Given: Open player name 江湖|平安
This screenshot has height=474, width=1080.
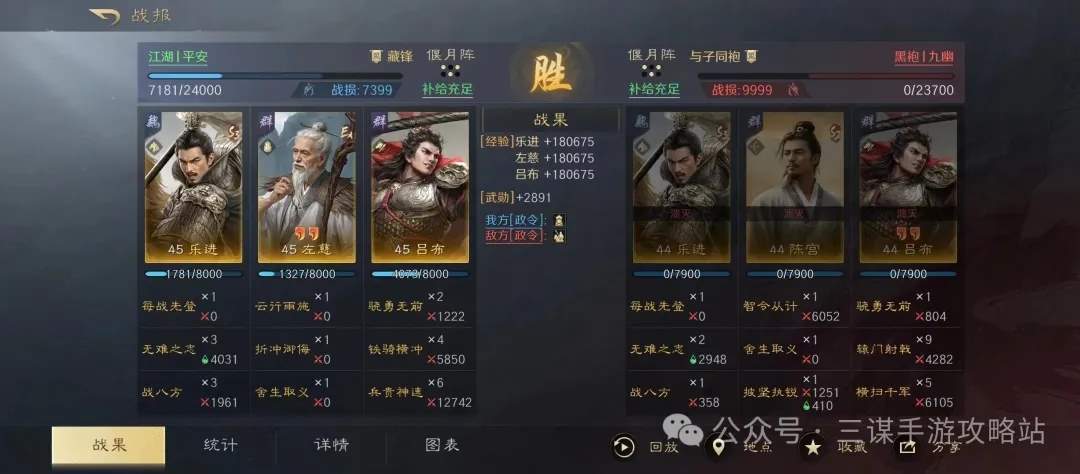Looking at the screenshot, I should click(178, 57).
